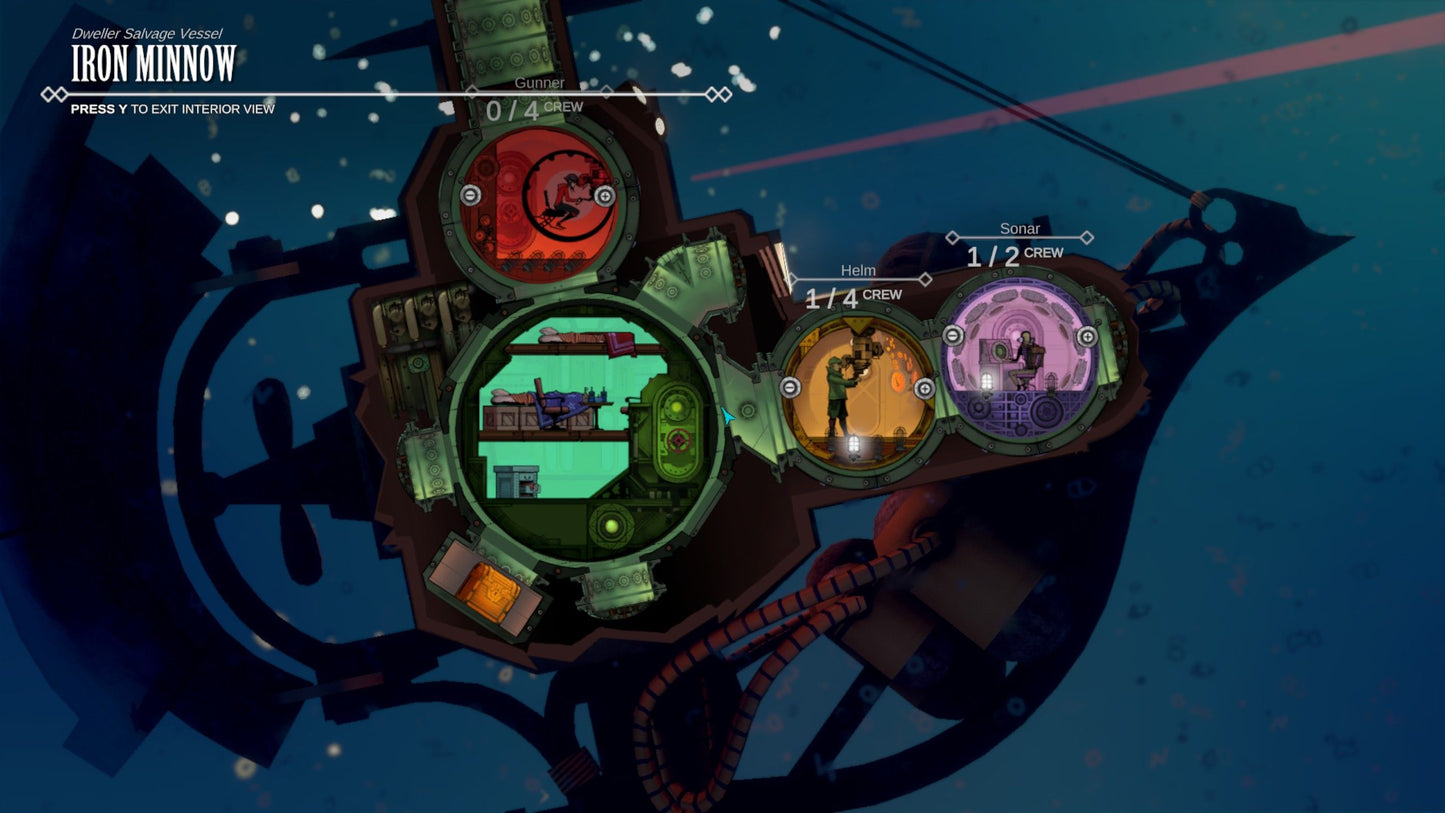Click the minus icon on the Gunner room

pos(470,195)
